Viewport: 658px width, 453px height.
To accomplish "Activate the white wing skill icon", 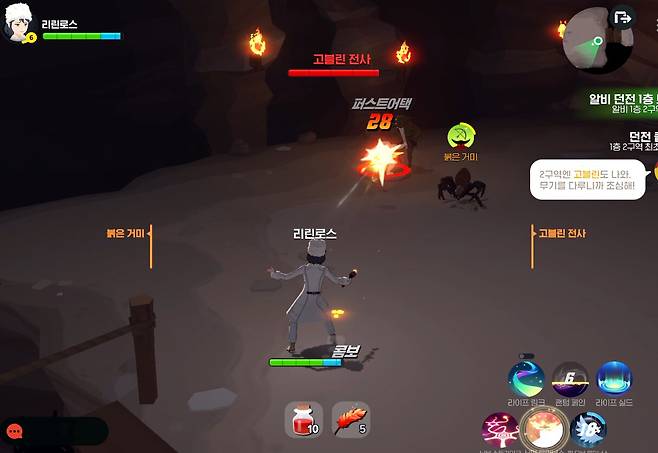I will tap(591, 430).
